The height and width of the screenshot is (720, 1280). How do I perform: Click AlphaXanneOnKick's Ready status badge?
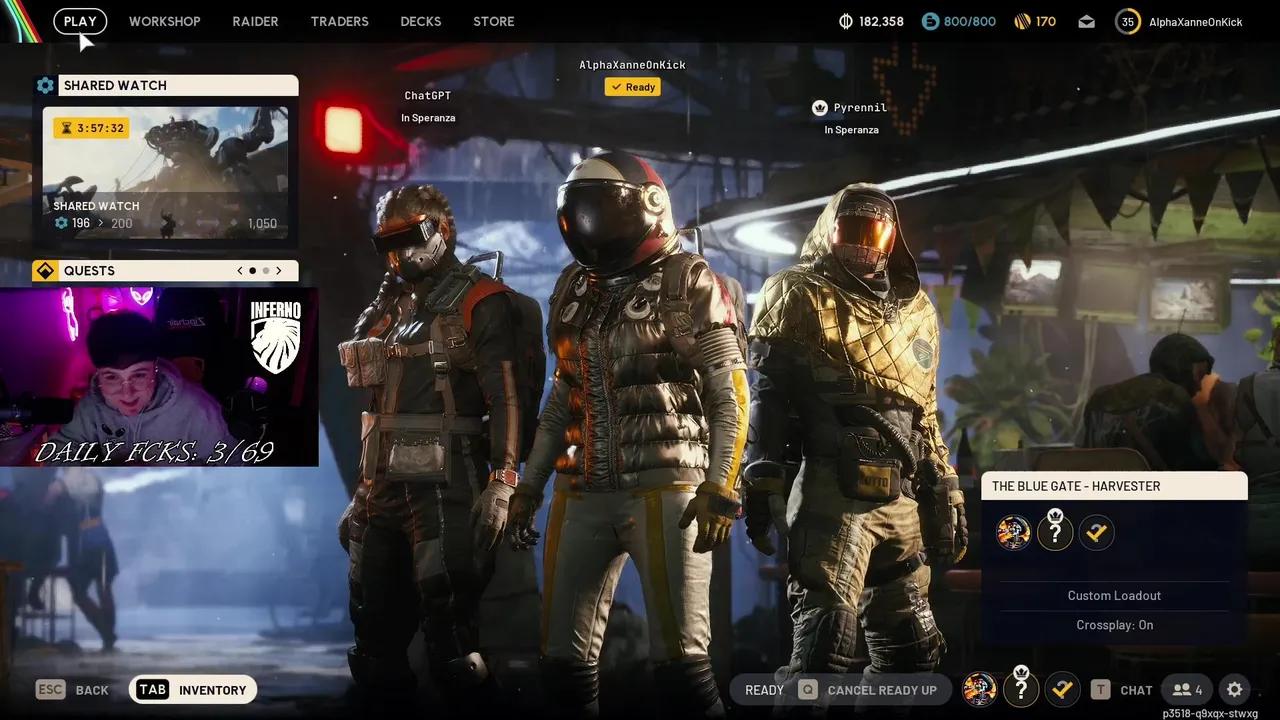[x=632, y=86]
